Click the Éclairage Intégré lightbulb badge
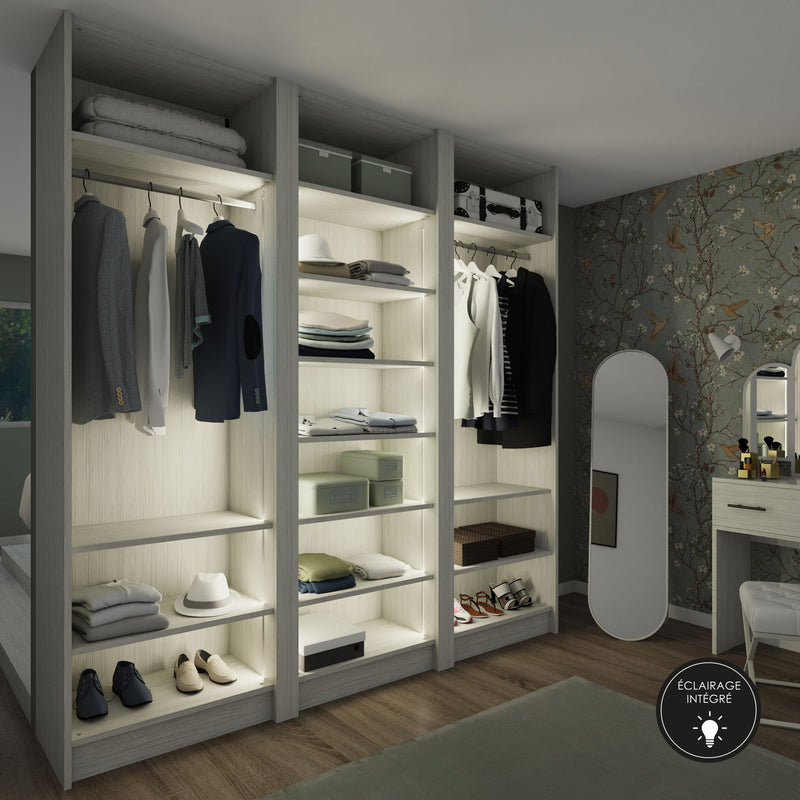 pyautogui.click(x=708, y=709)
